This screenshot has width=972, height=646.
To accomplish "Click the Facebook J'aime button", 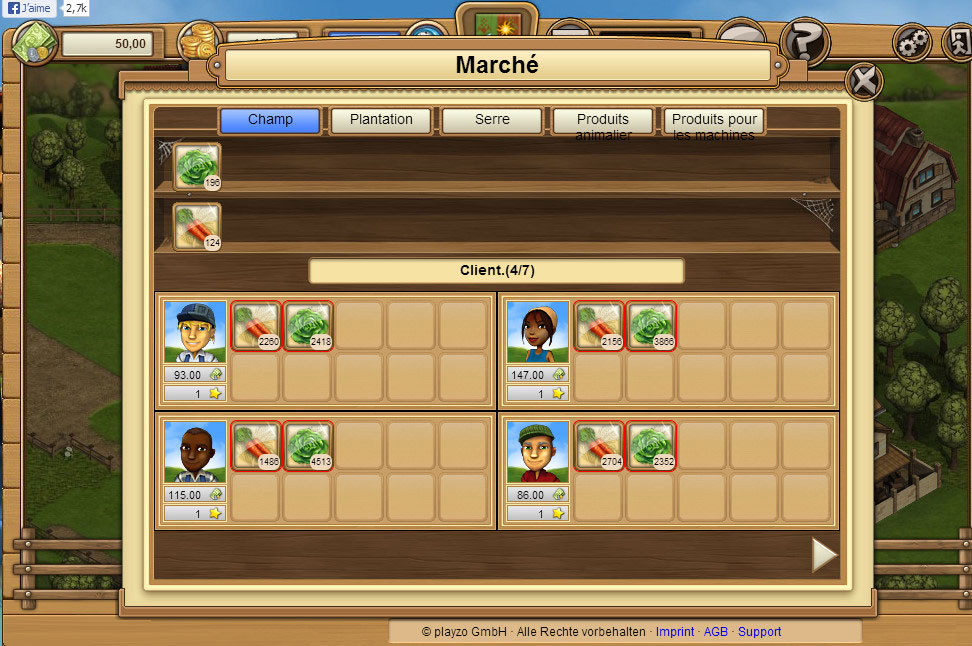I will point(28,7).
